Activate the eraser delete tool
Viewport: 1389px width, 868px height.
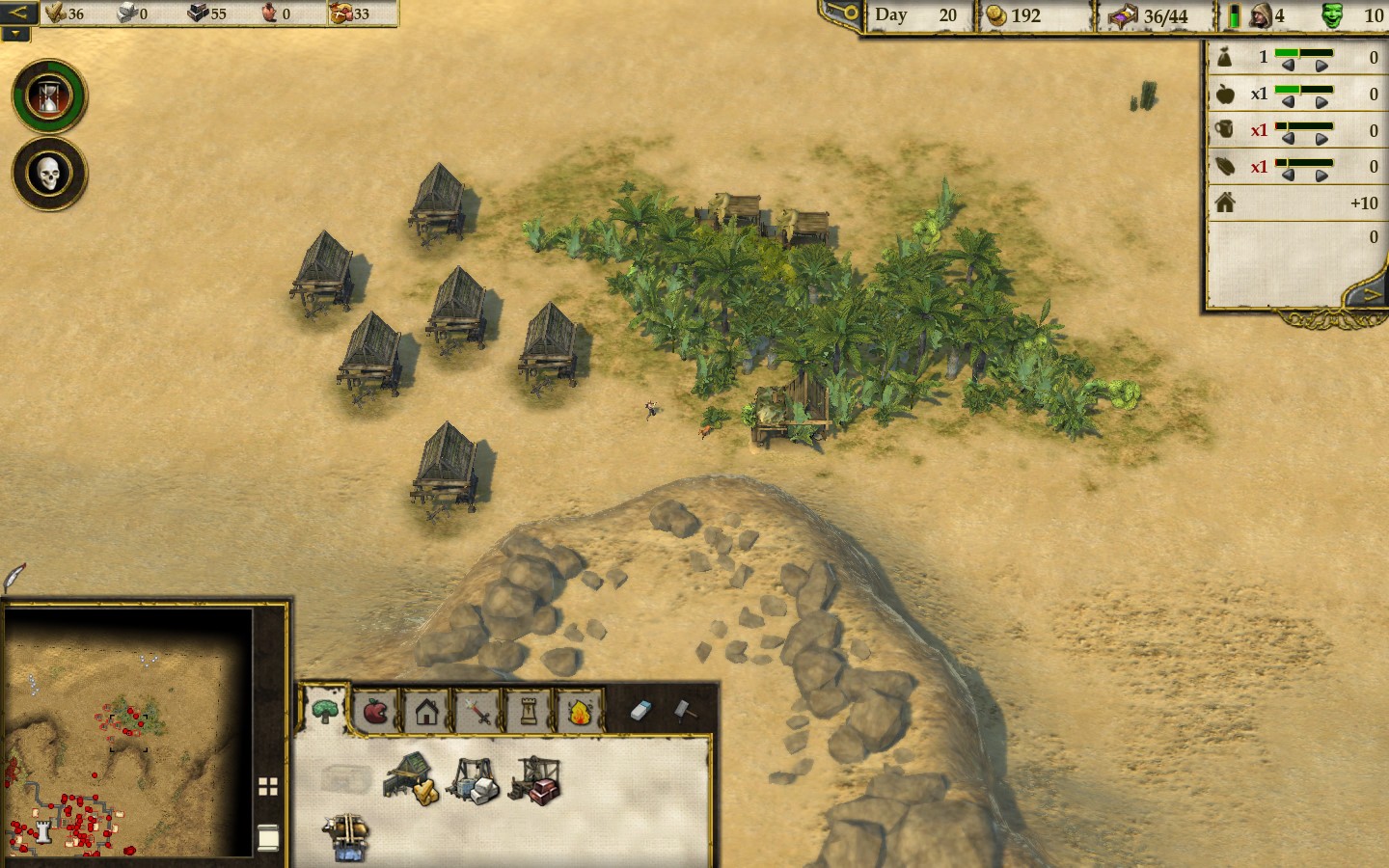click(641, 711)
